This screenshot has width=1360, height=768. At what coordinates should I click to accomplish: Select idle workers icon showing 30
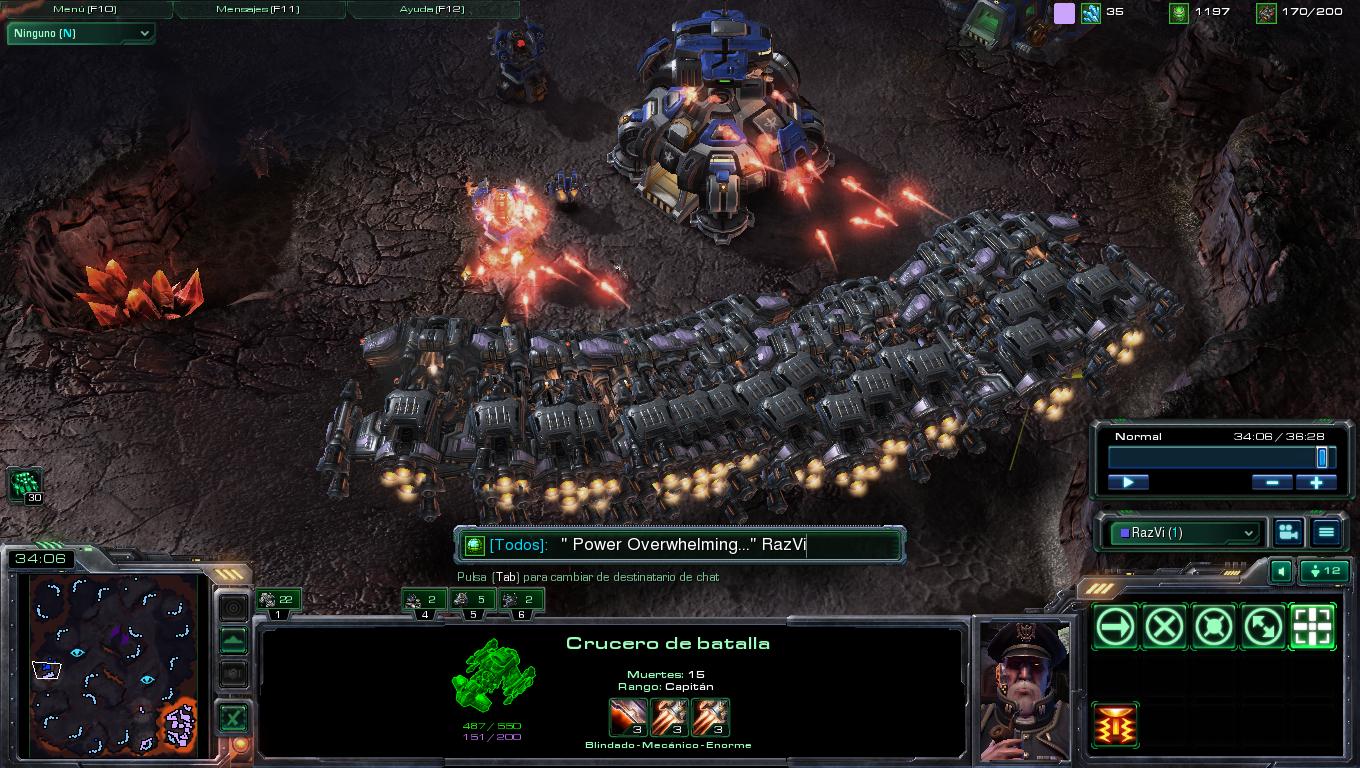24,485
